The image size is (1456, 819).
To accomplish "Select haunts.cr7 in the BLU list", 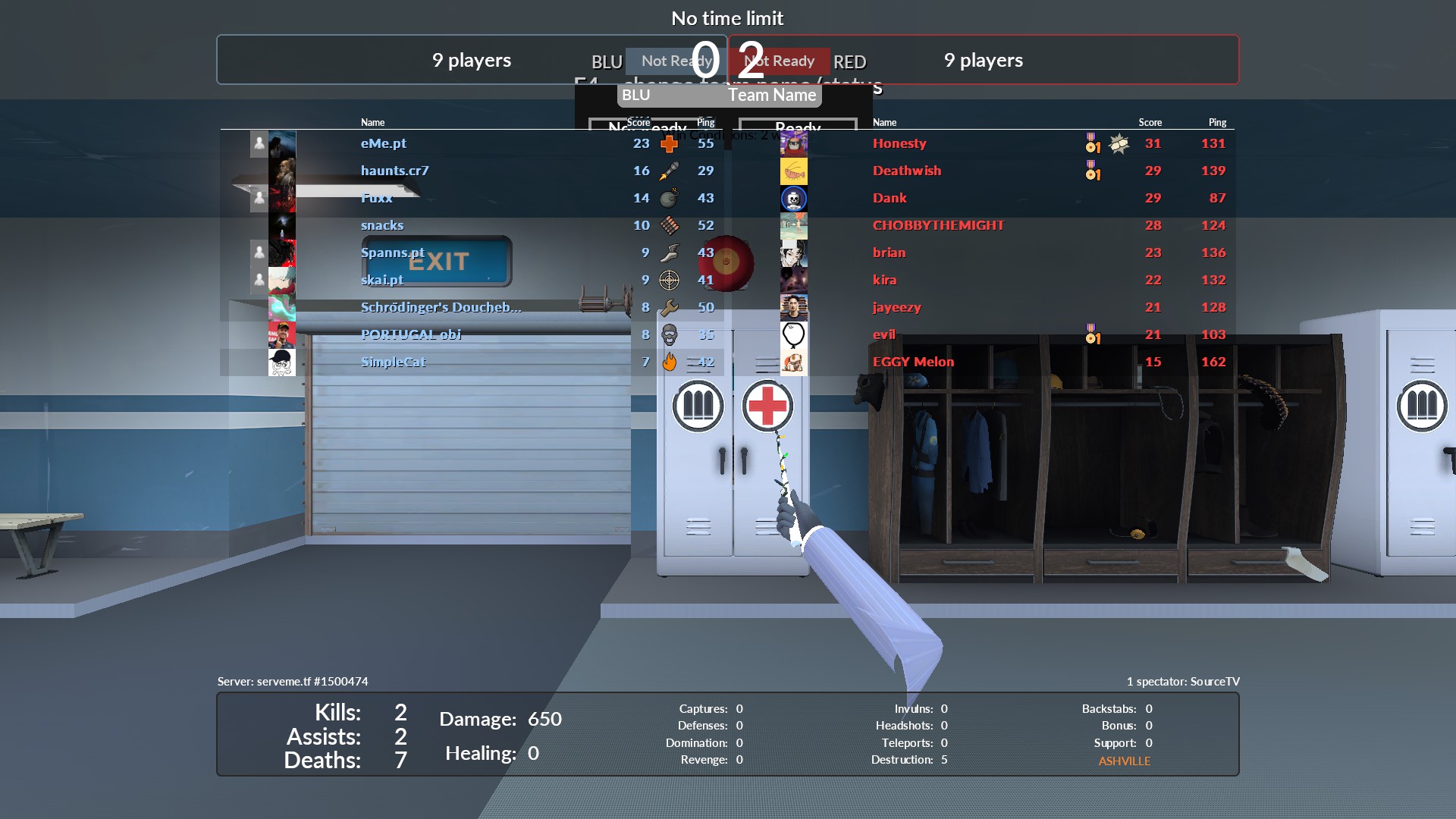I will [394, 171].
